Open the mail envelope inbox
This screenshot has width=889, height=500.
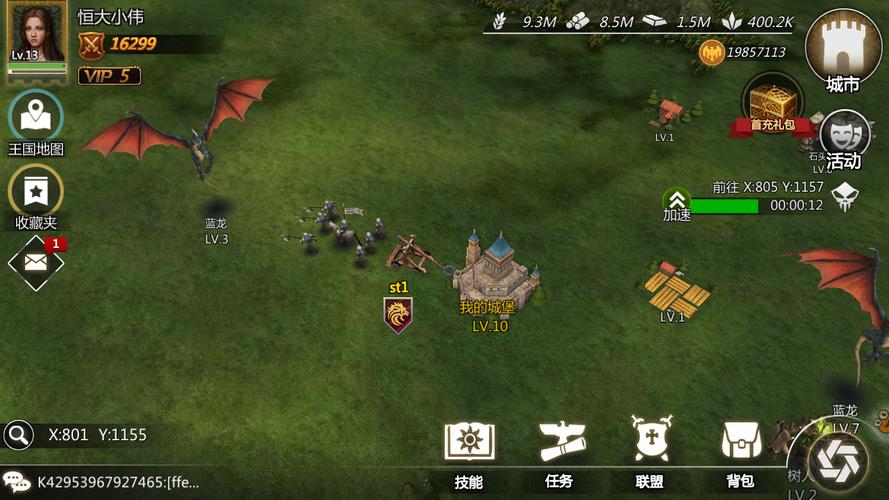(36, 263)
